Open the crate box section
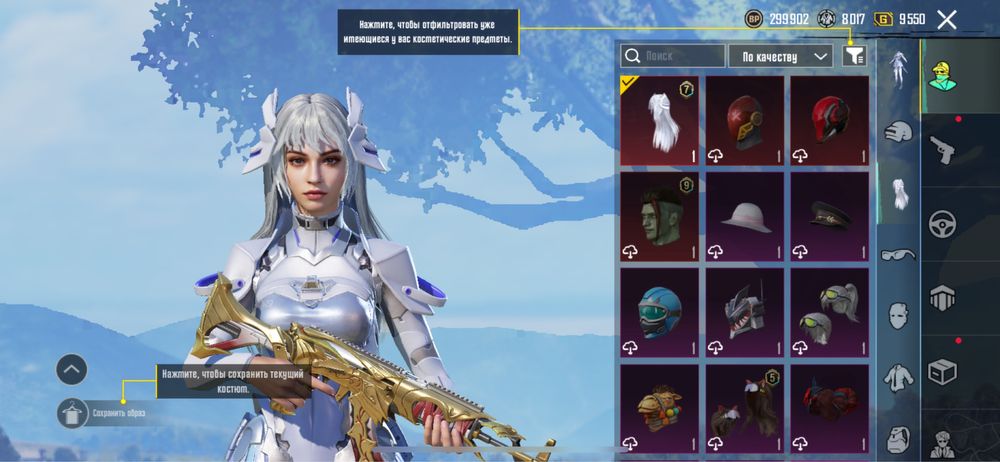 point(942,371)
